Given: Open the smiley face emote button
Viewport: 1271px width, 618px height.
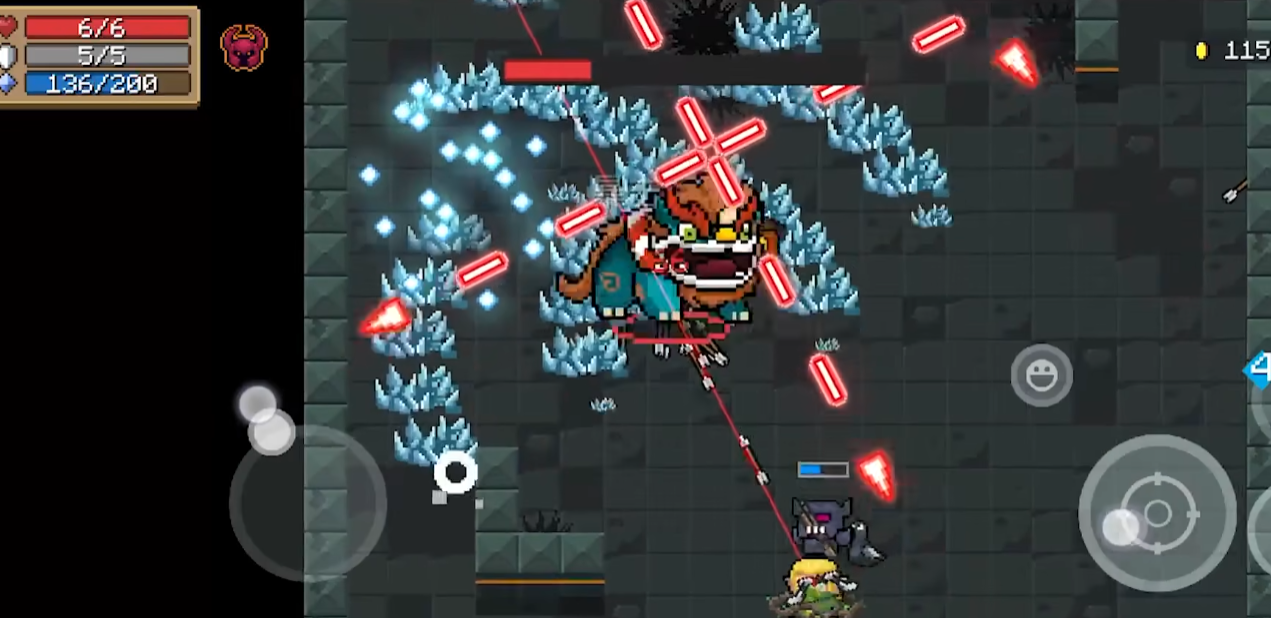Looking at the screenshot, I should 1041,375.
